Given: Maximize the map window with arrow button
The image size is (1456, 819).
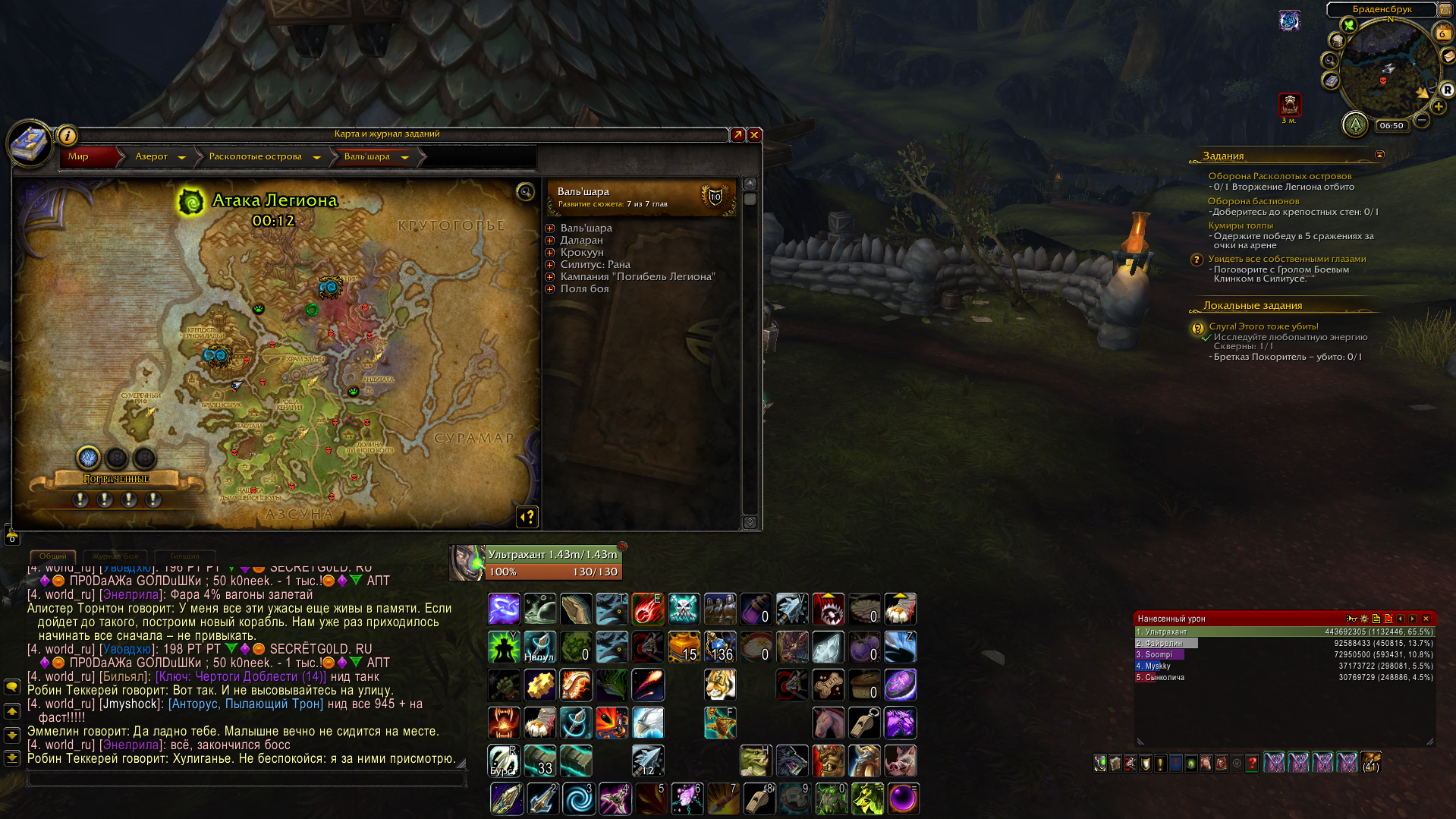Looking at the screenshot, I should click(737, 135).
